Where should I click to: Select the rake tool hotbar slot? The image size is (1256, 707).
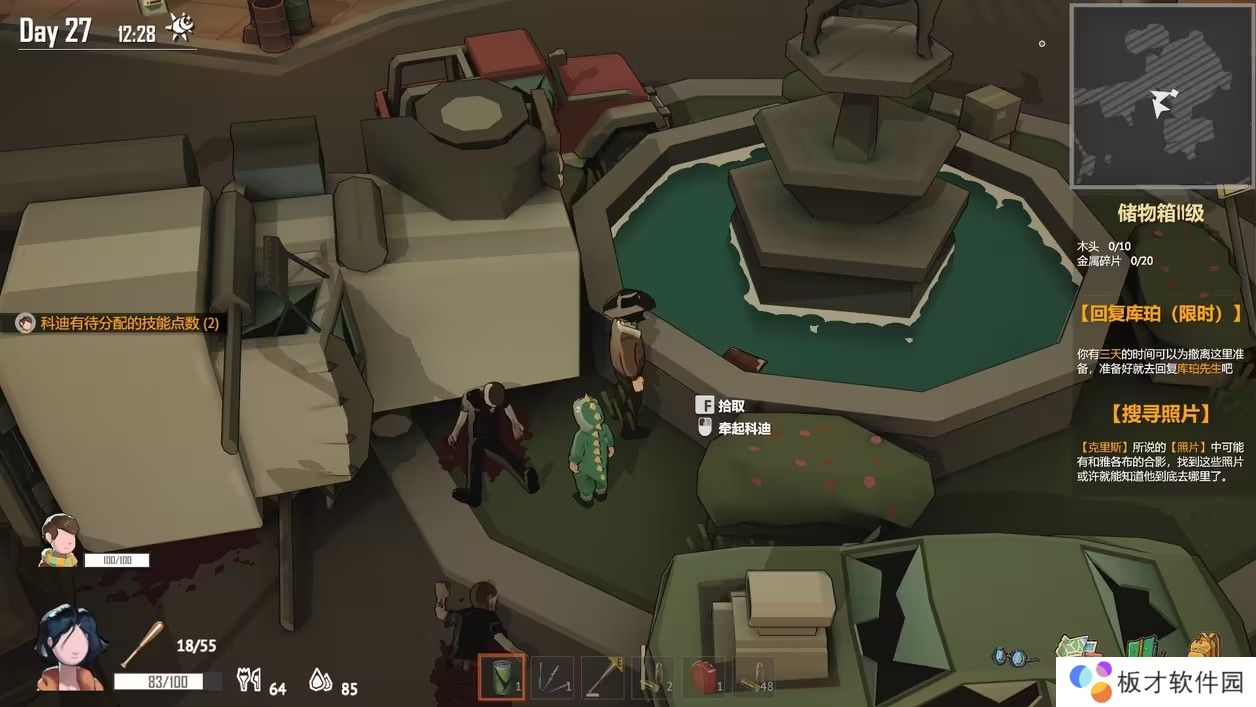(x=603, y=677)
